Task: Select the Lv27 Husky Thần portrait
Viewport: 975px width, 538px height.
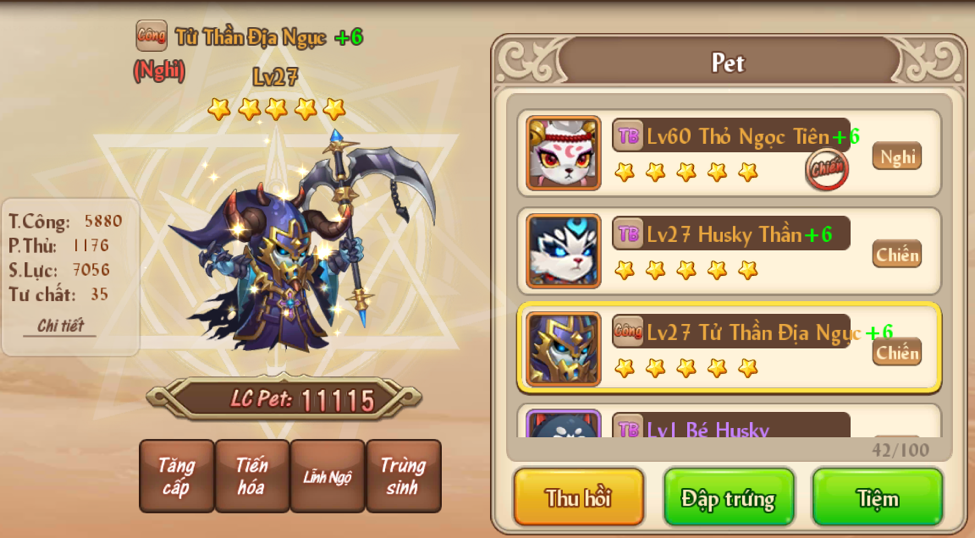Action: pos(564,251)
